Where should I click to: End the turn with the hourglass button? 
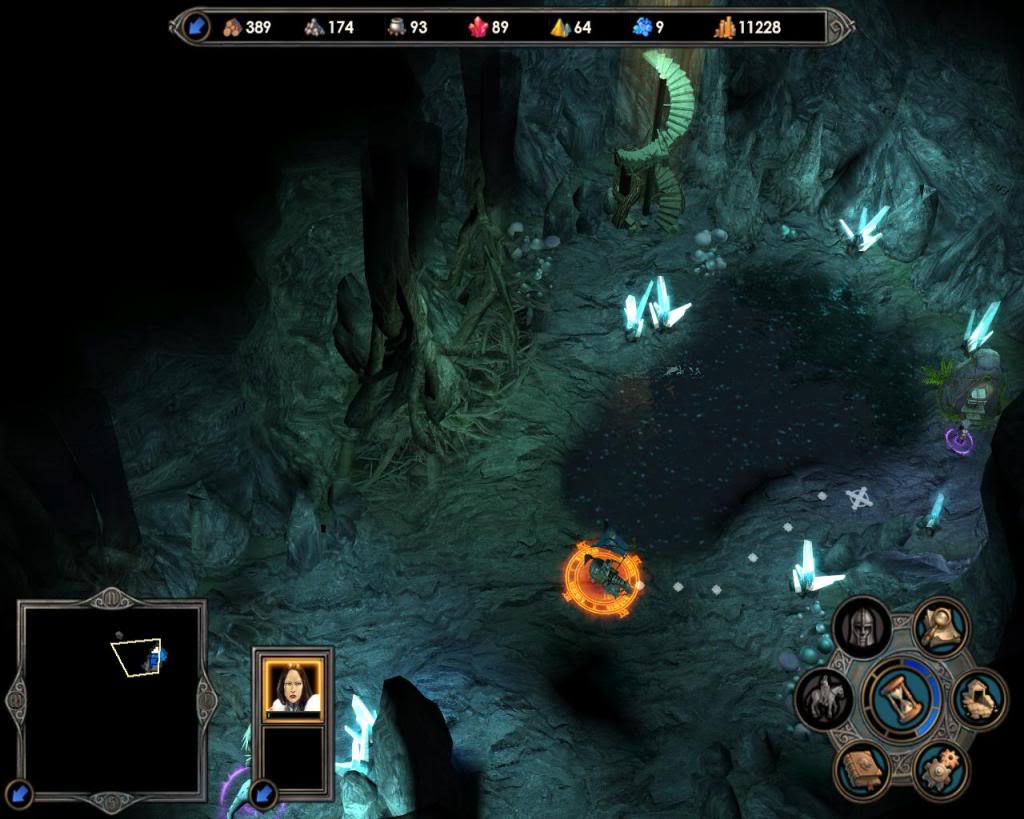coord(903,697)
